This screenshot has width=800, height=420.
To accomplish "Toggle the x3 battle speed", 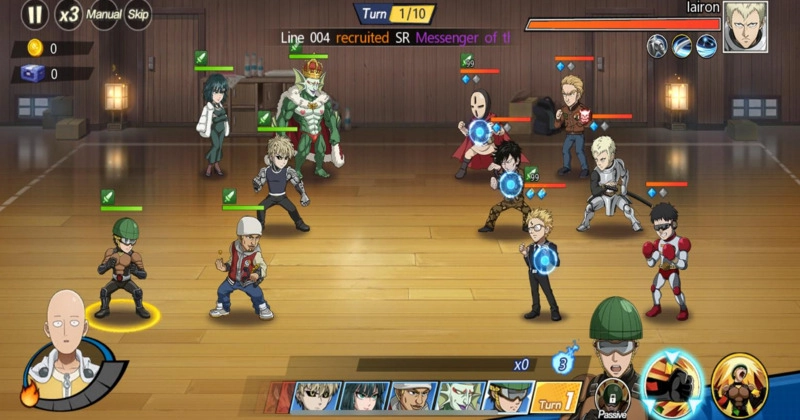I will click(69, 15).
